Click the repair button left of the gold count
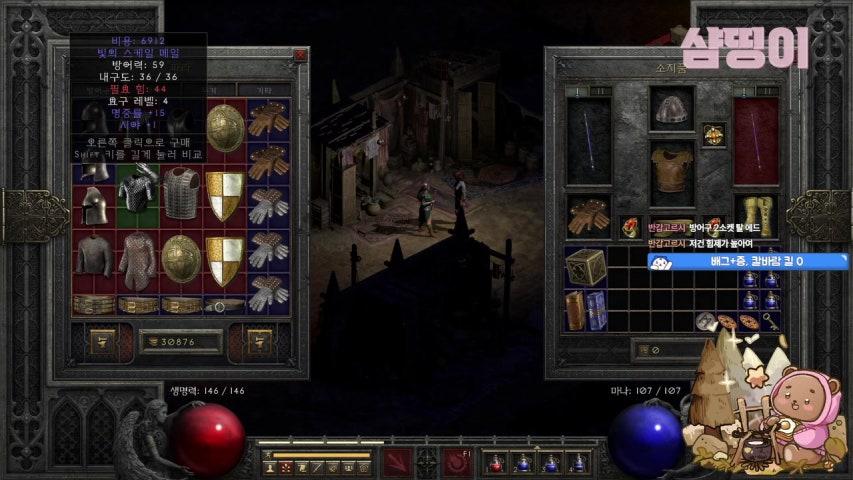The width and height of the screenshot is (853, 480). click(103, 342)
